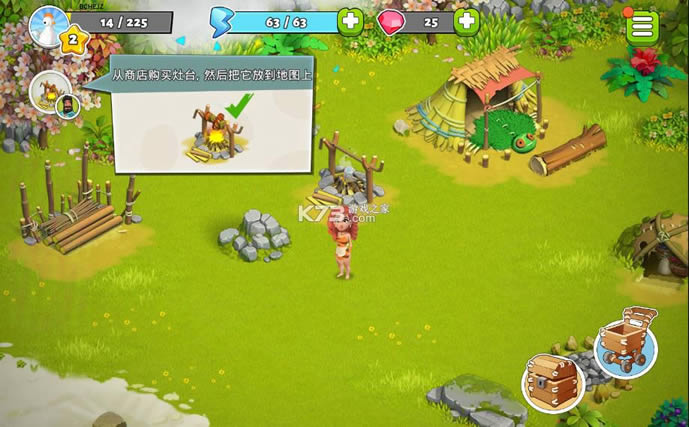Buy more pink gems with the plus button
This screenshot has height=427, width=689.
(x=467, y=21)
